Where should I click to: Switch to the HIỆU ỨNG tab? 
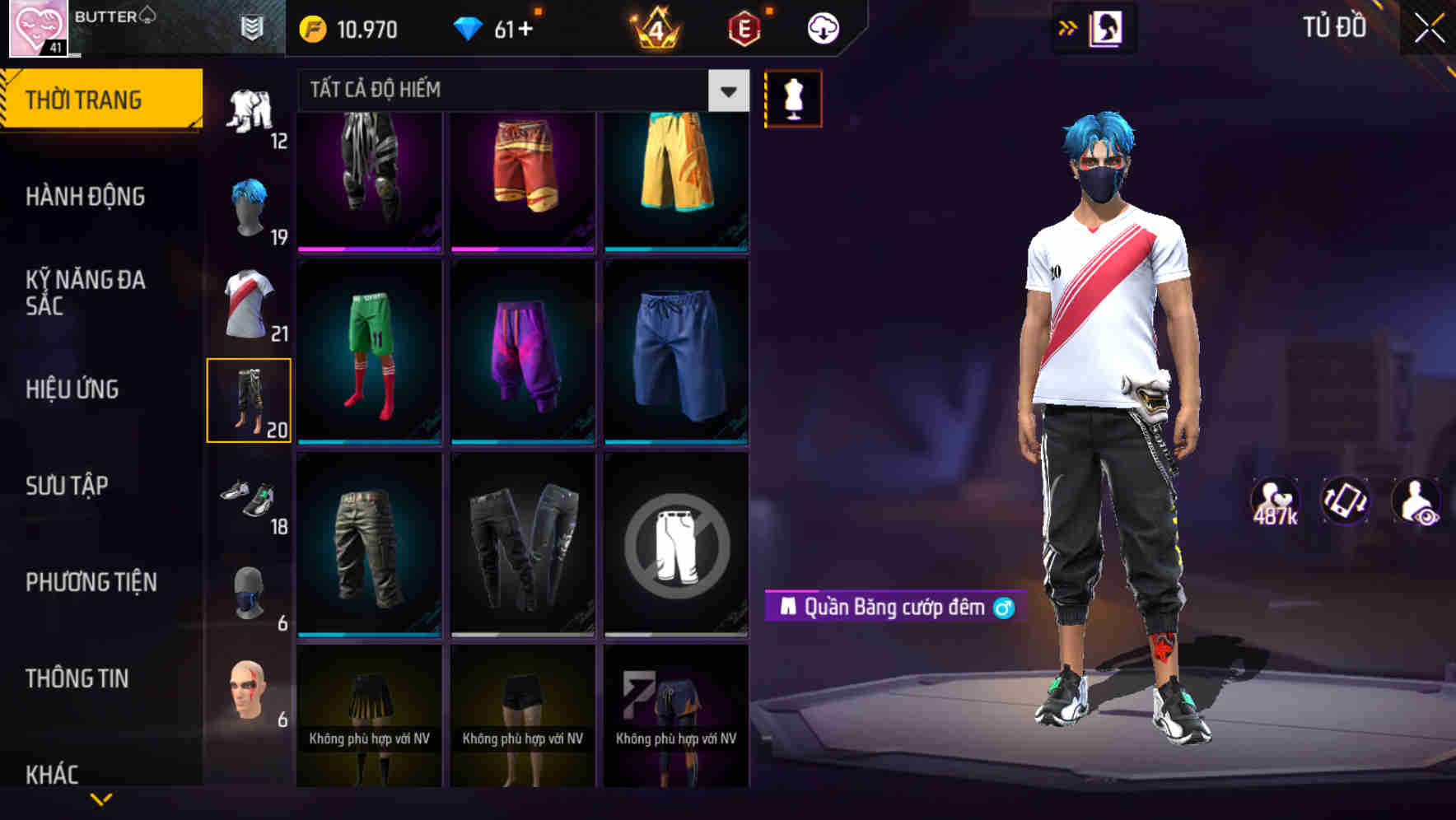pyautogui.click(x=74, y=389)
